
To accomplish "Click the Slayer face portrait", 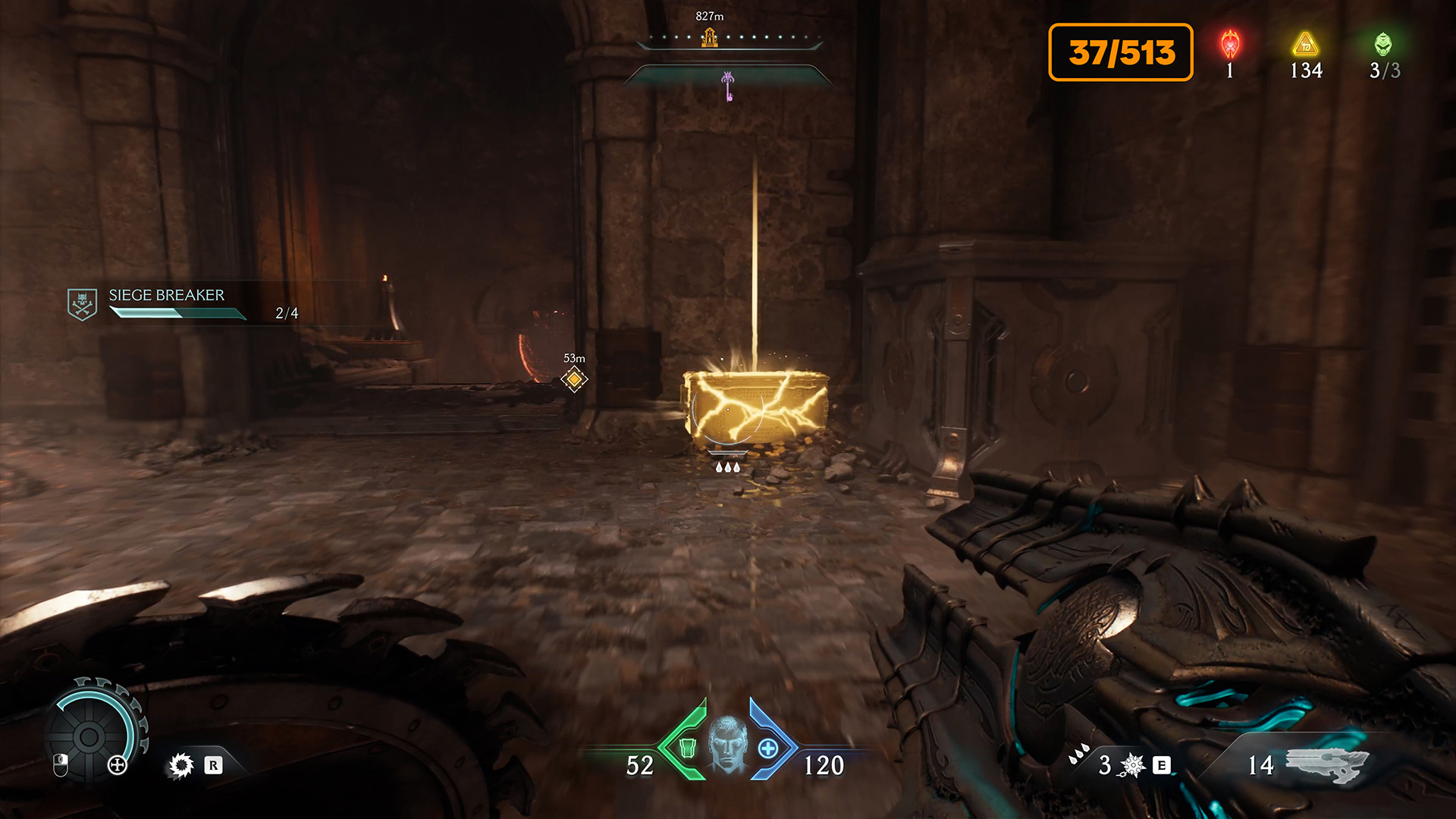I will [727, 745].
